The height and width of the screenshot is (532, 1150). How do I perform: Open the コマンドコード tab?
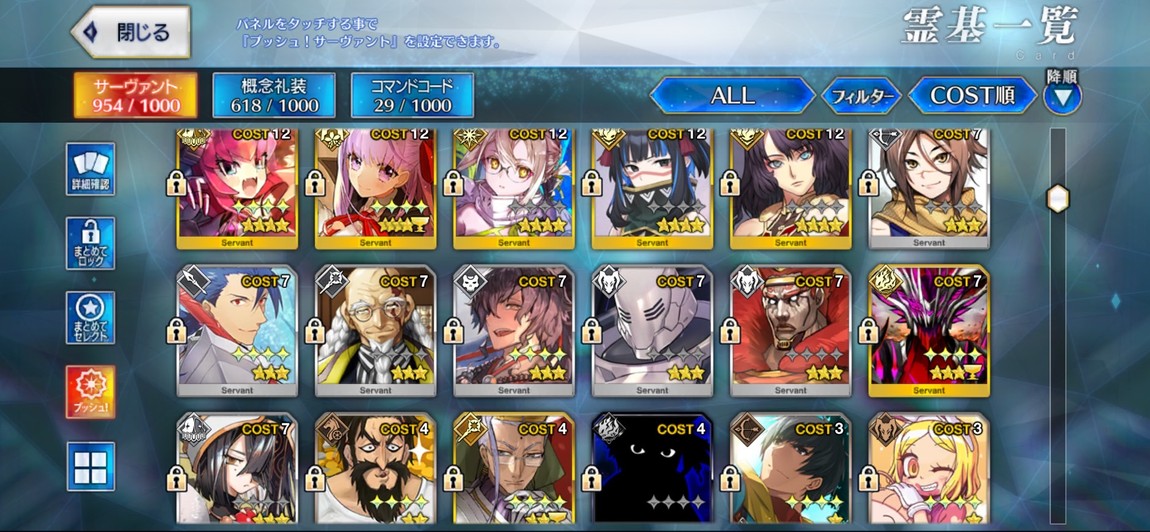pos(412,95)
